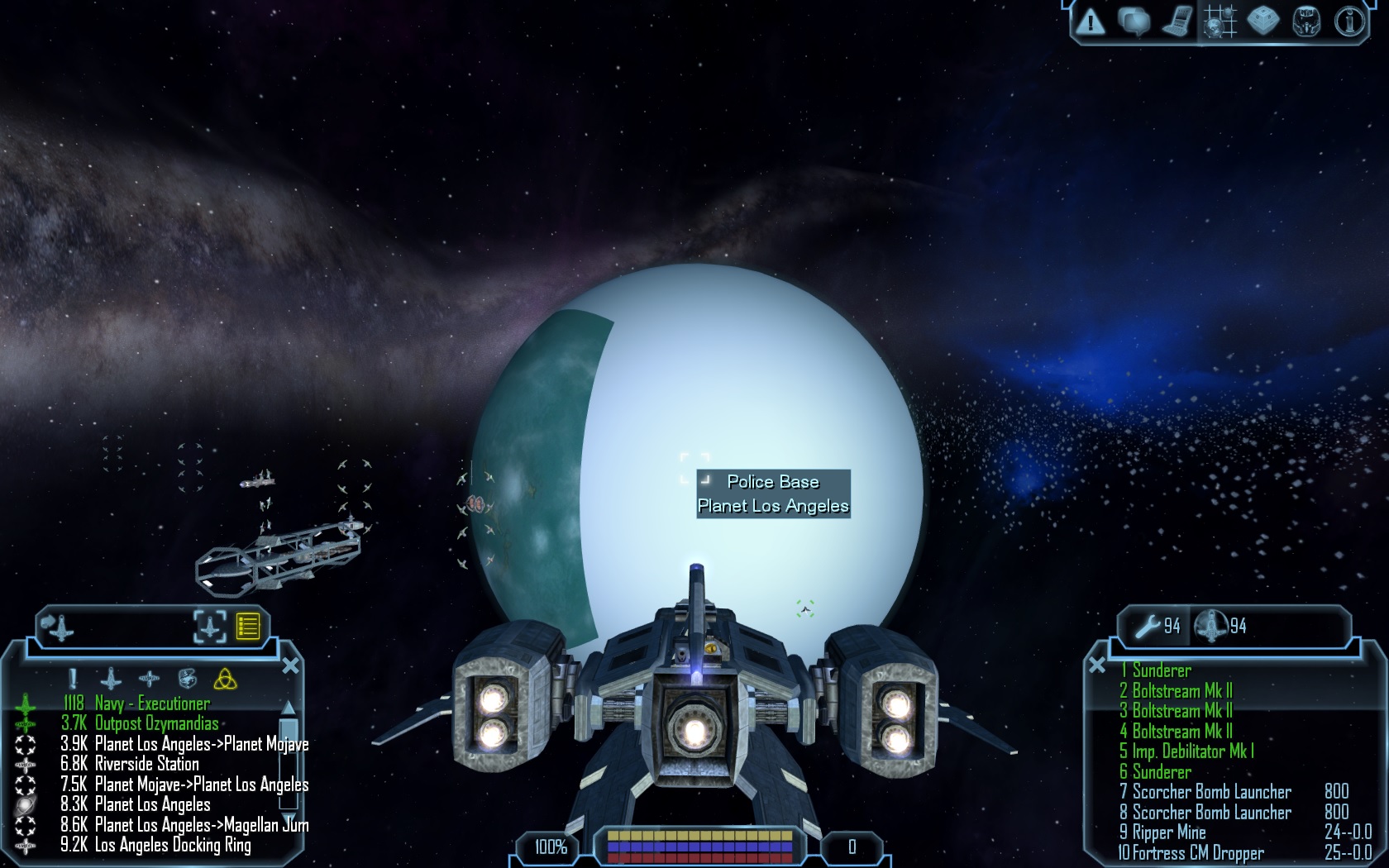Open the navigation map globe icon

pos(1220,21)
